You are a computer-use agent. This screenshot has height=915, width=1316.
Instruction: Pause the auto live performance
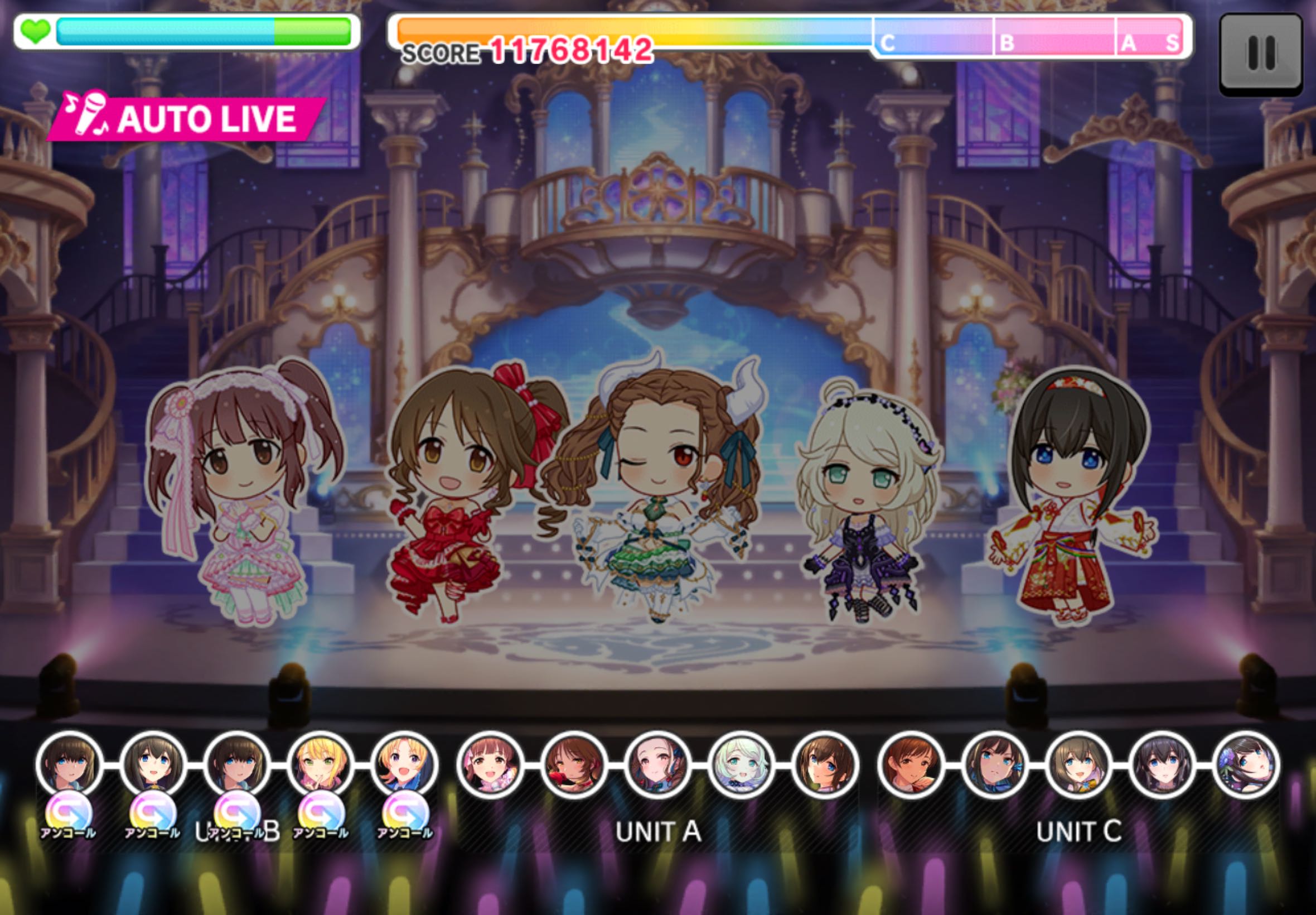pyautogui.click(x=1260, y=54)
